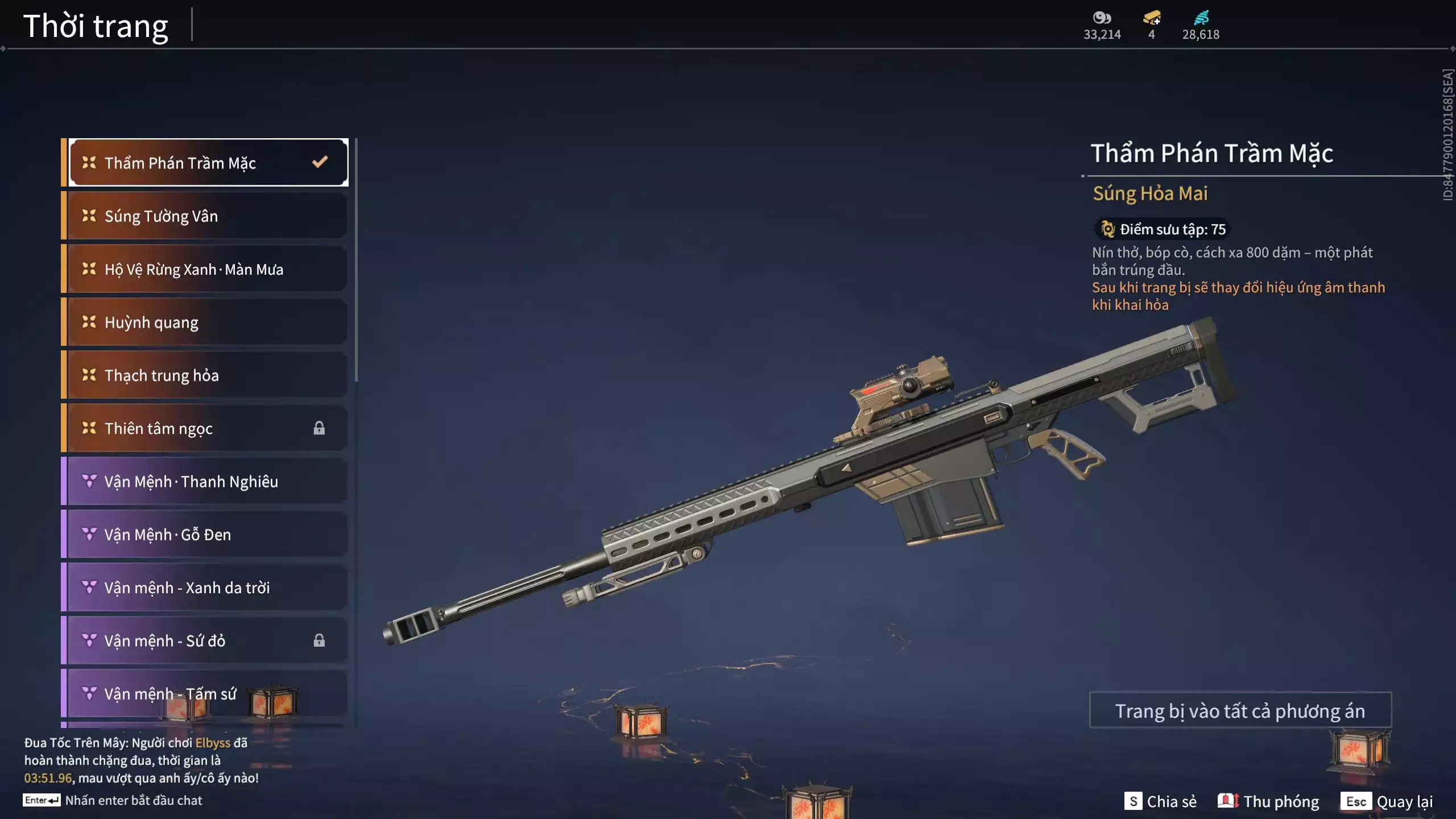Open Thu phóng zoom view
Screen dimensions: 1456x819
pos(1269,801)
